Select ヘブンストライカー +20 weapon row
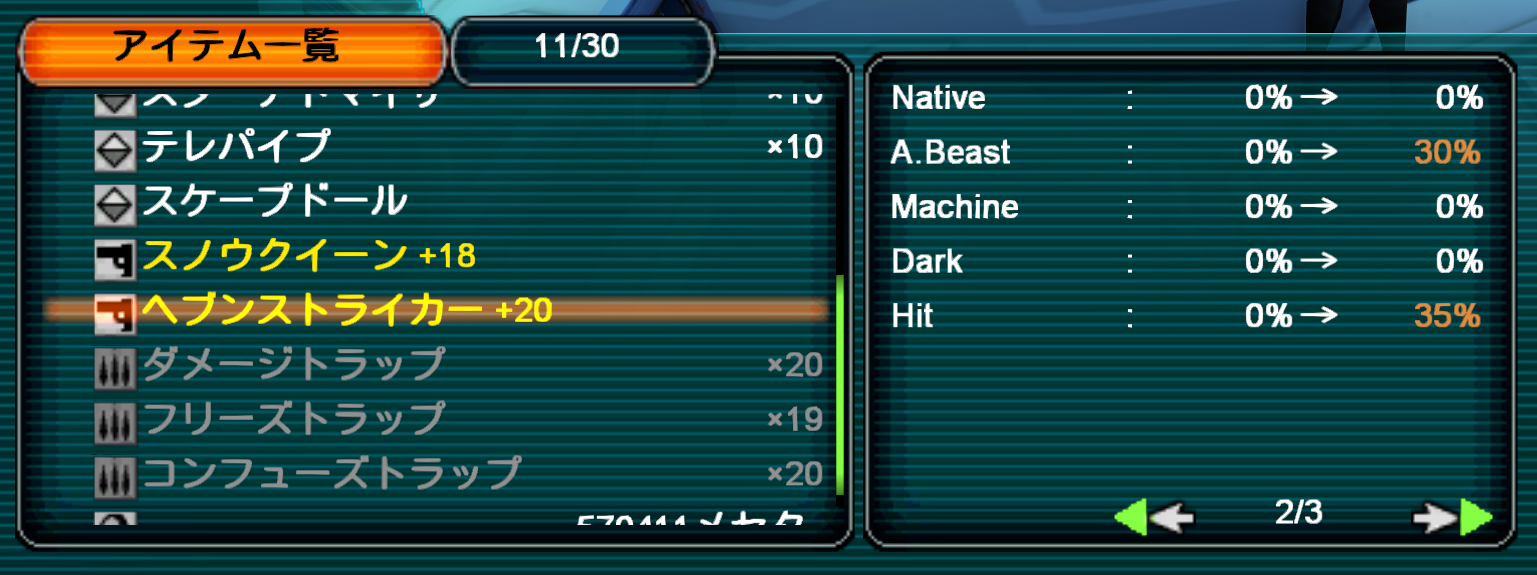Image resolution: width=1537 pixels, height=575 pixels. click(346, 310)
